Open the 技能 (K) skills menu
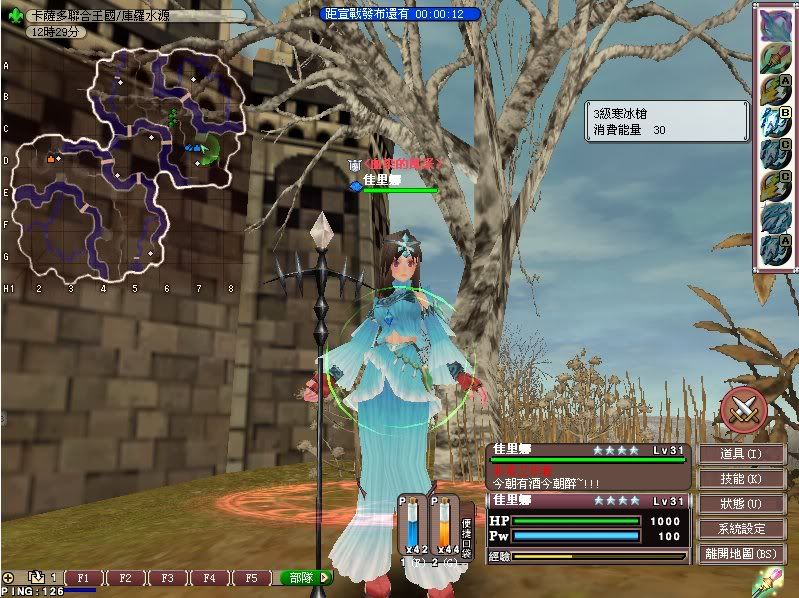 [x=741, y=479]
